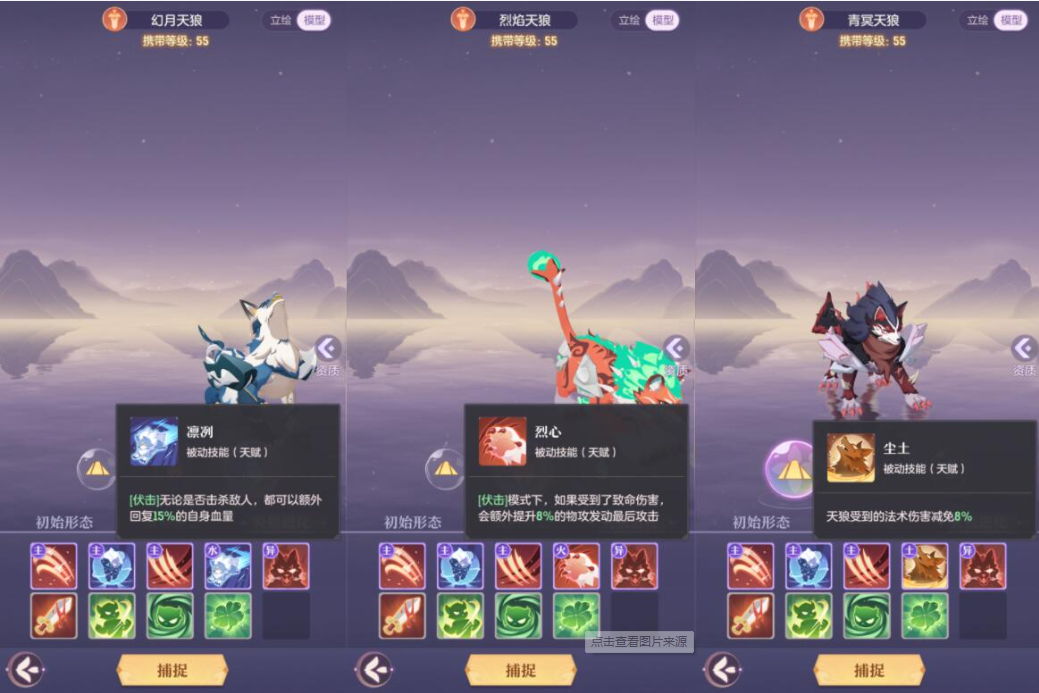Select the glowing purple form orb

click(x=792, y=470)
